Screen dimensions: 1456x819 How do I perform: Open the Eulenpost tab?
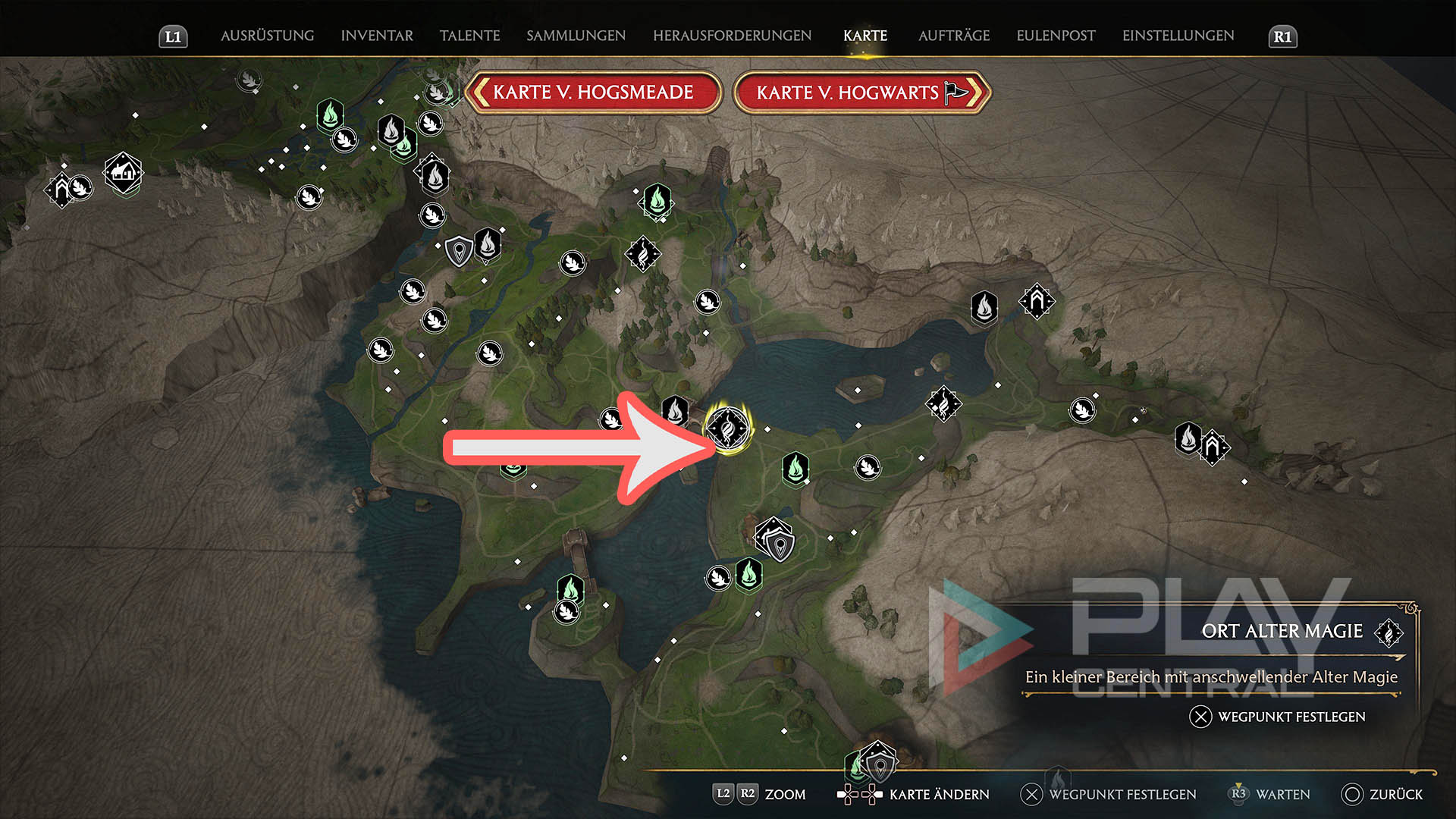click(1056, 36)
